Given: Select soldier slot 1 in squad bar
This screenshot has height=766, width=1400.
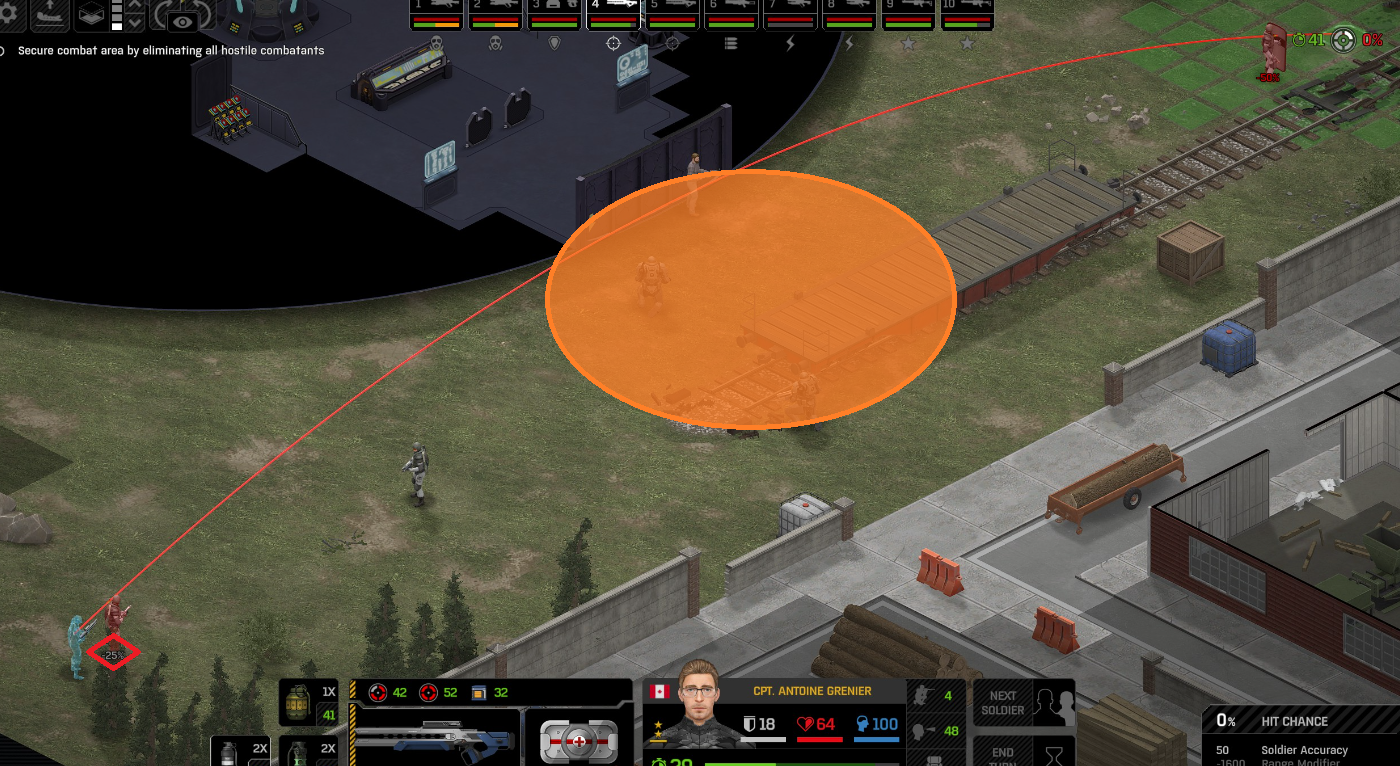Looking at the screenshot, I should click(x=436, y=13).
